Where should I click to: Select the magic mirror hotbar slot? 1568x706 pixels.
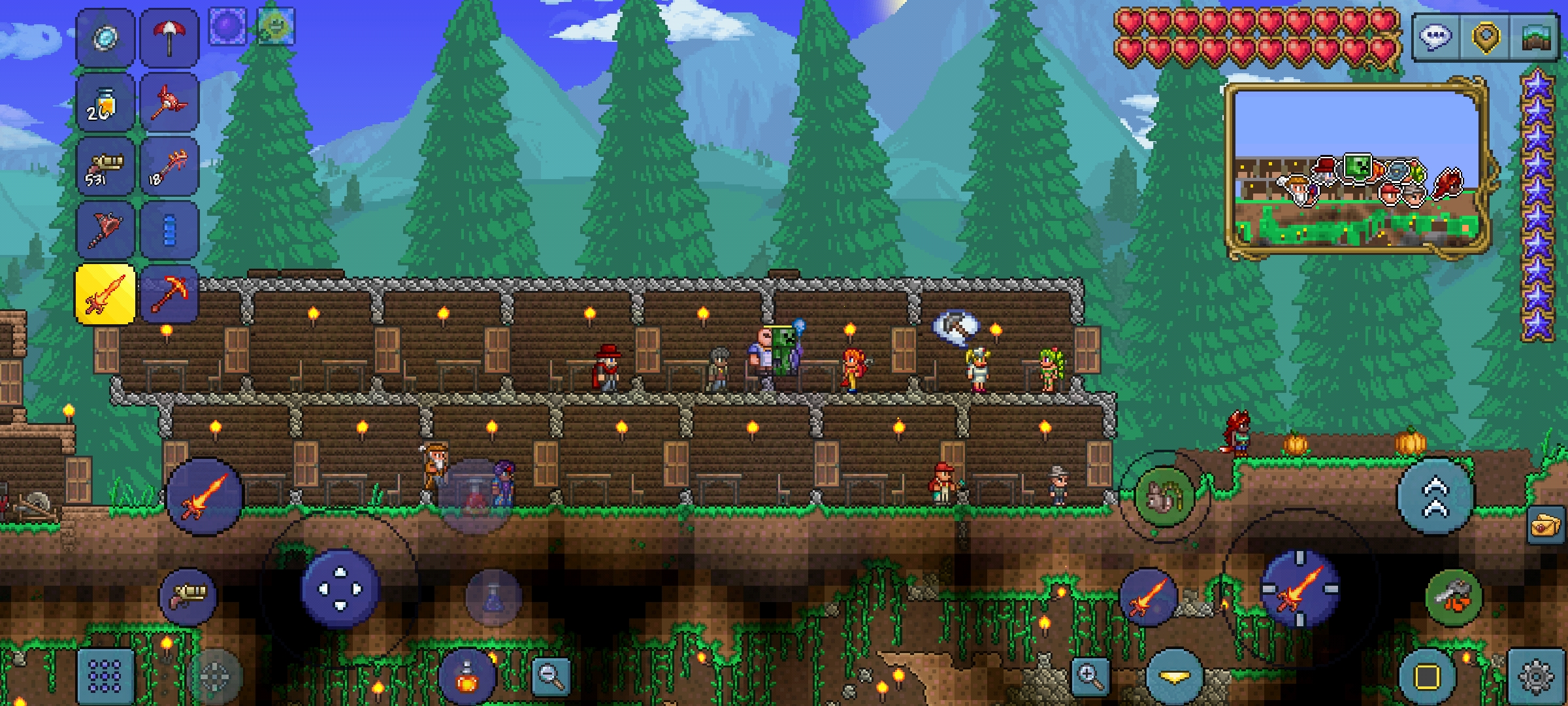pos(105,38)
